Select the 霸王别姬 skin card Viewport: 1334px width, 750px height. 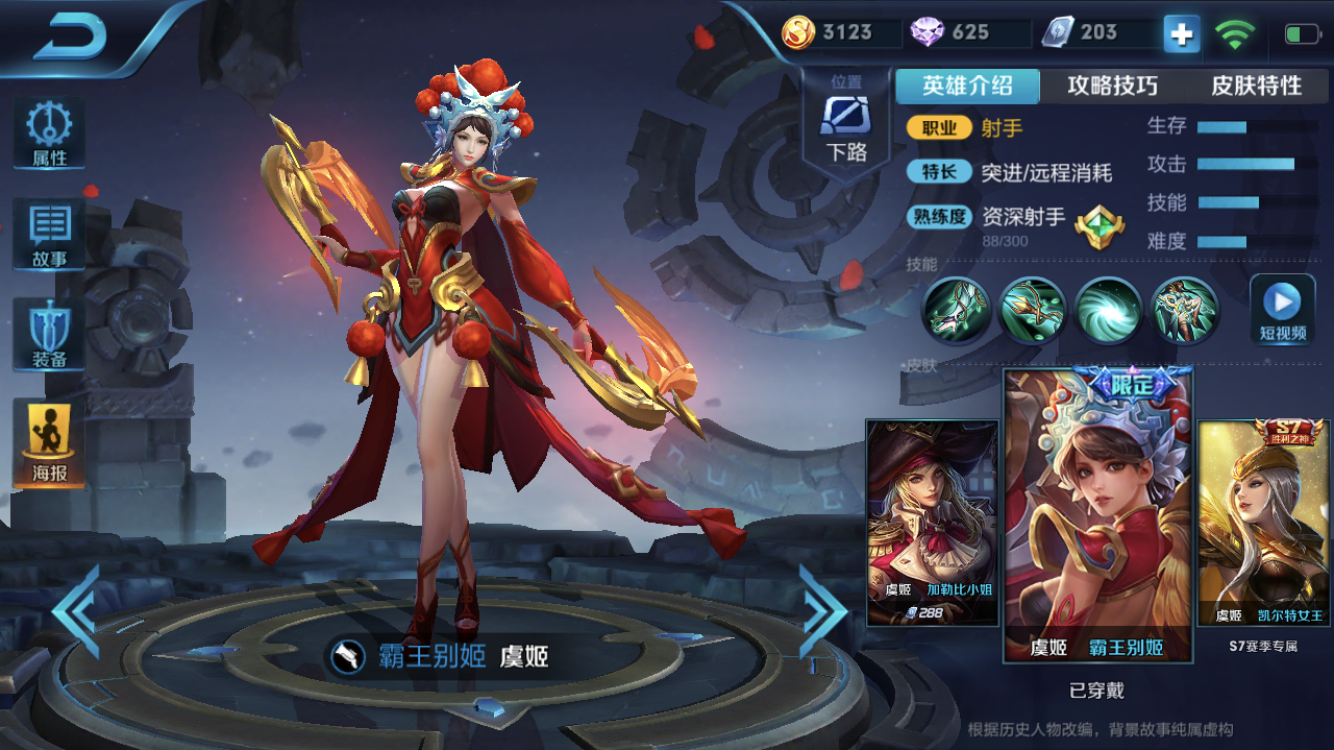click(x=1097, y=515)
